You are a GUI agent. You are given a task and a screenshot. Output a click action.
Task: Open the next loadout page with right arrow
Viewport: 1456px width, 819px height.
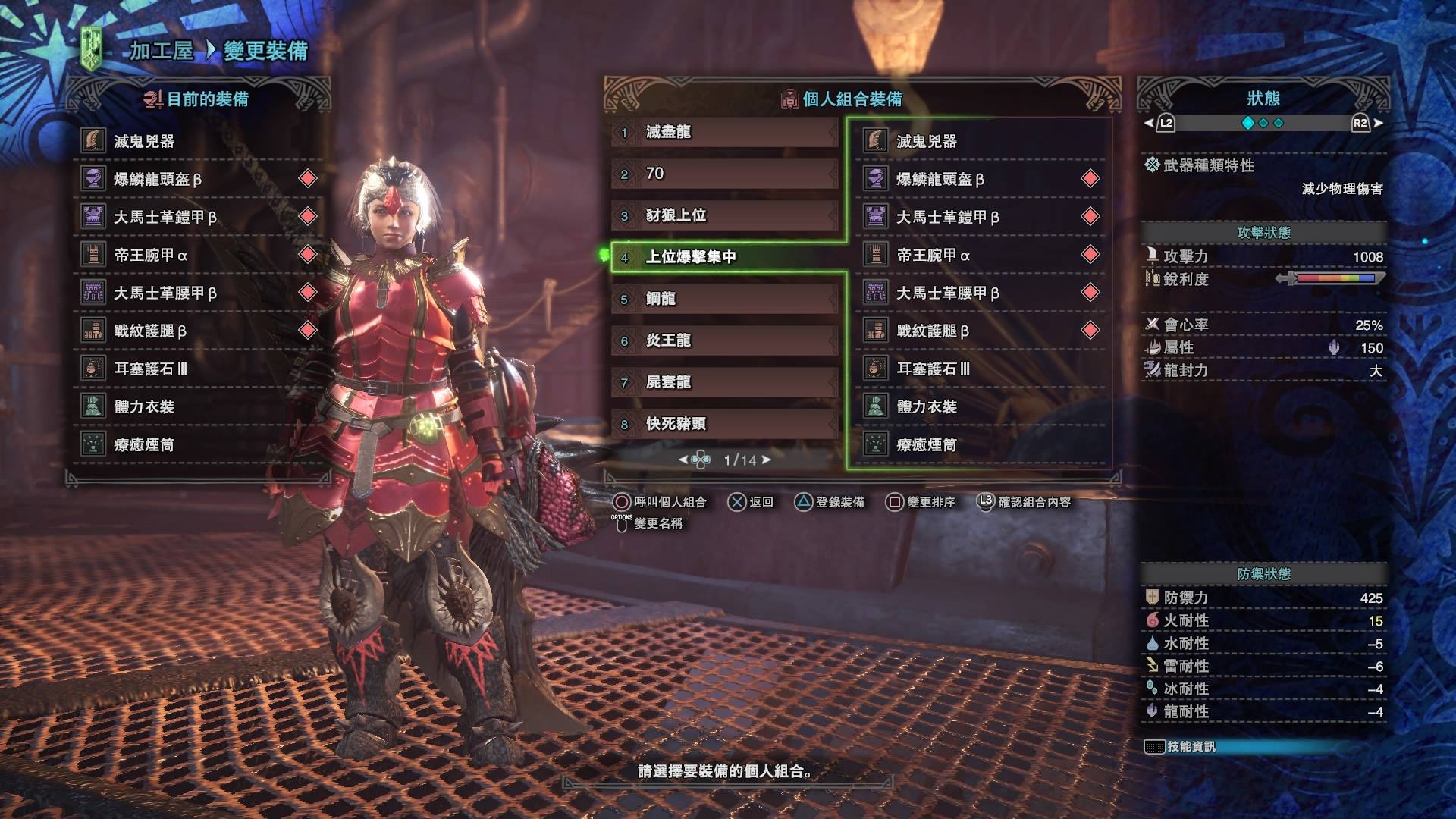coord(766,459)
